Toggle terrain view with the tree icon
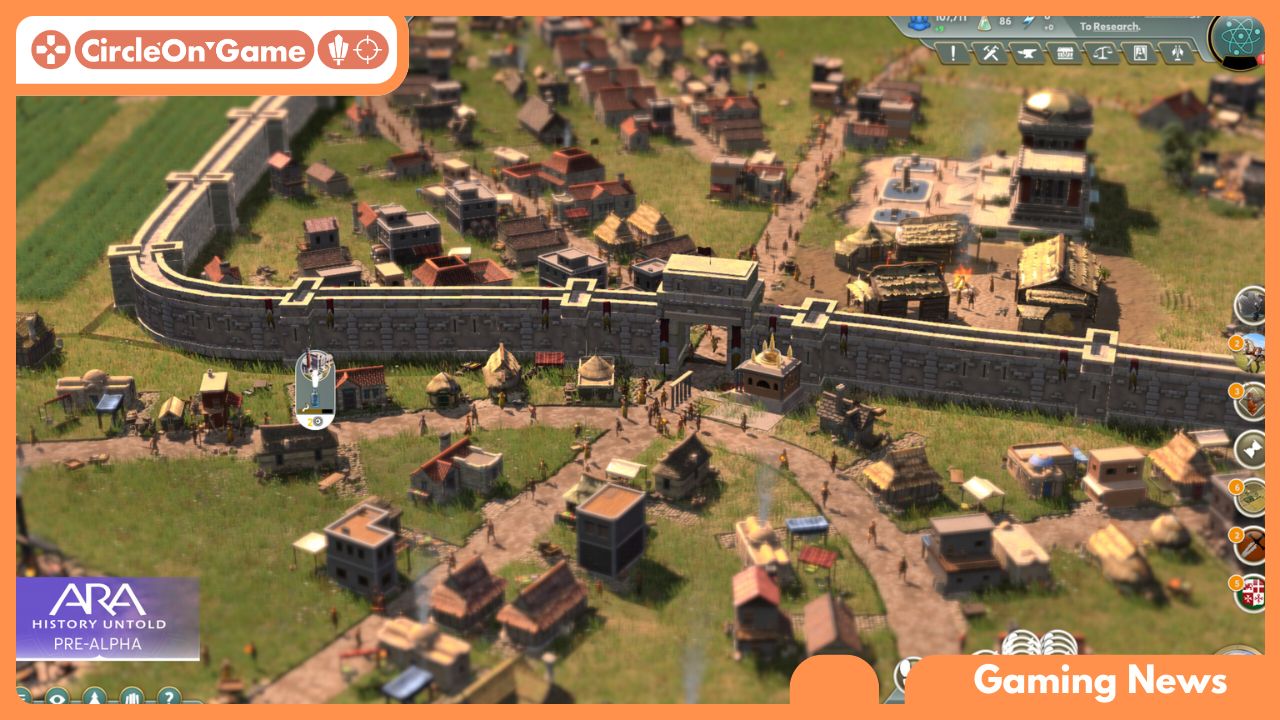 pyautogui.click(x=94, y=700)
